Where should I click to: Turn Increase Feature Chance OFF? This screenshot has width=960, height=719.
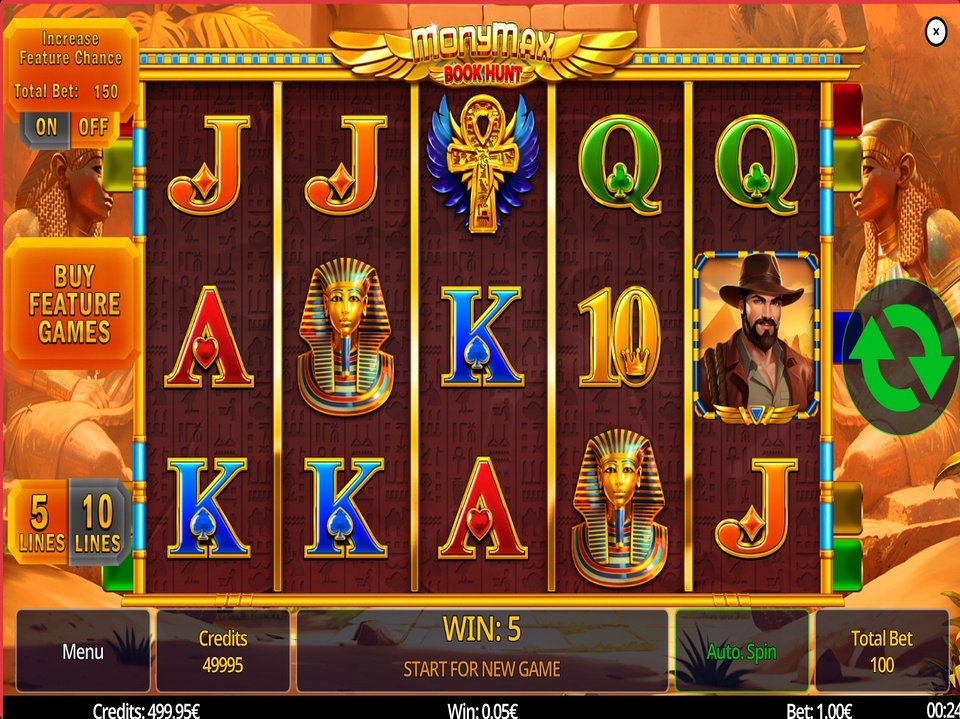(93, 127)
